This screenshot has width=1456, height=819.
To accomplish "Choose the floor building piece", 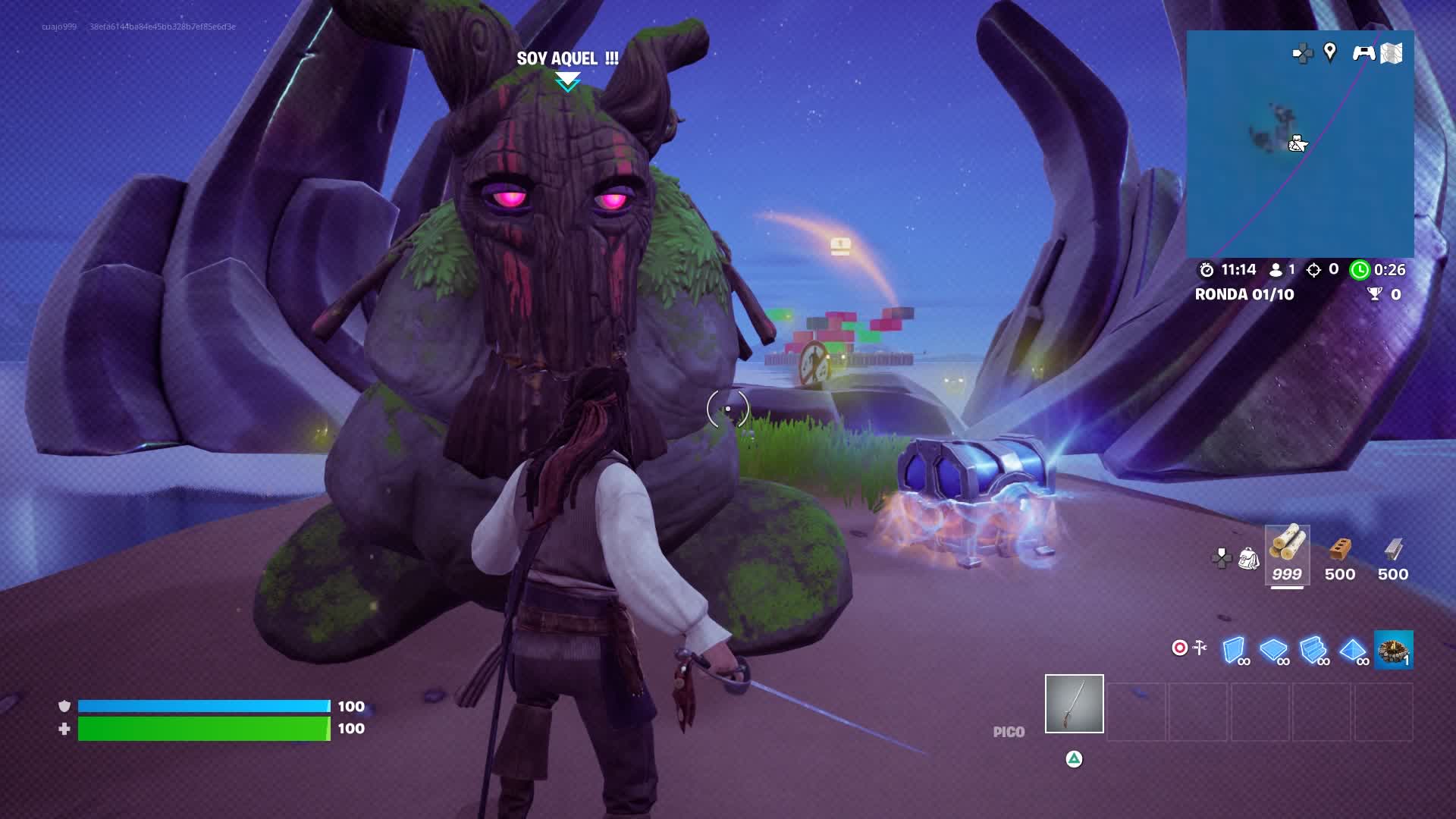I will [1273, 650].
